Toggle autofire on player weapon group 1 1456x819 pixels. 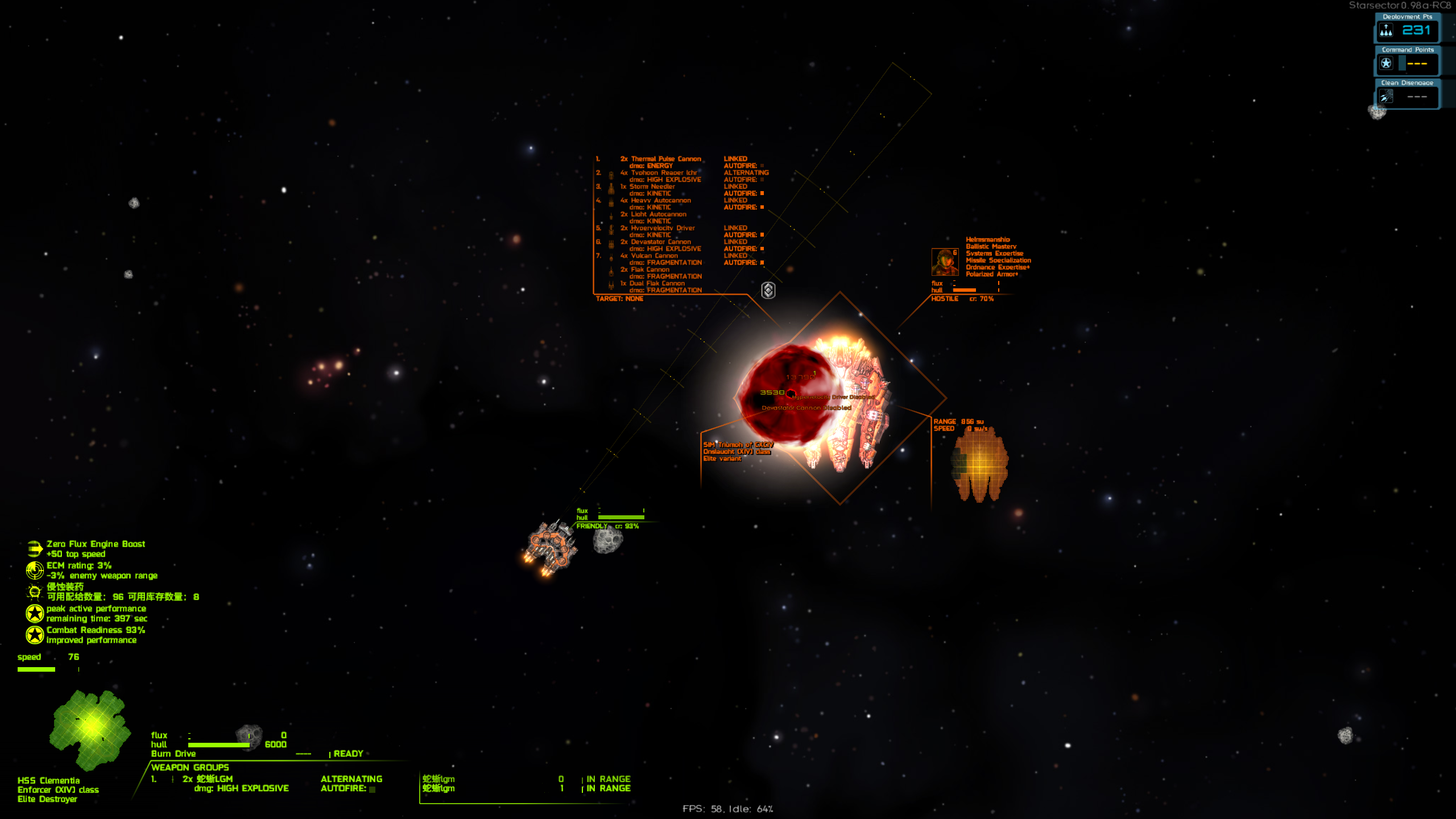point(373,789)
